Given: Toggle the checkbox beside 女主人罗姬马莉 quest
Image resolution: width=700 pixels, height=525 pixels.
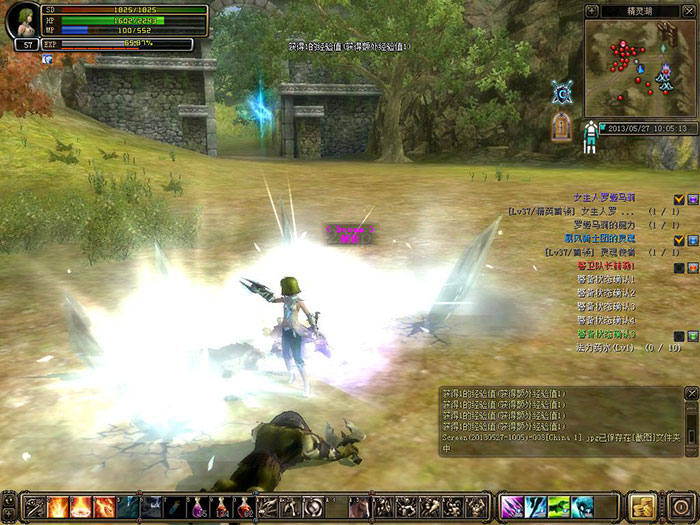Looking at the screenshot, I should coord(679,199).
